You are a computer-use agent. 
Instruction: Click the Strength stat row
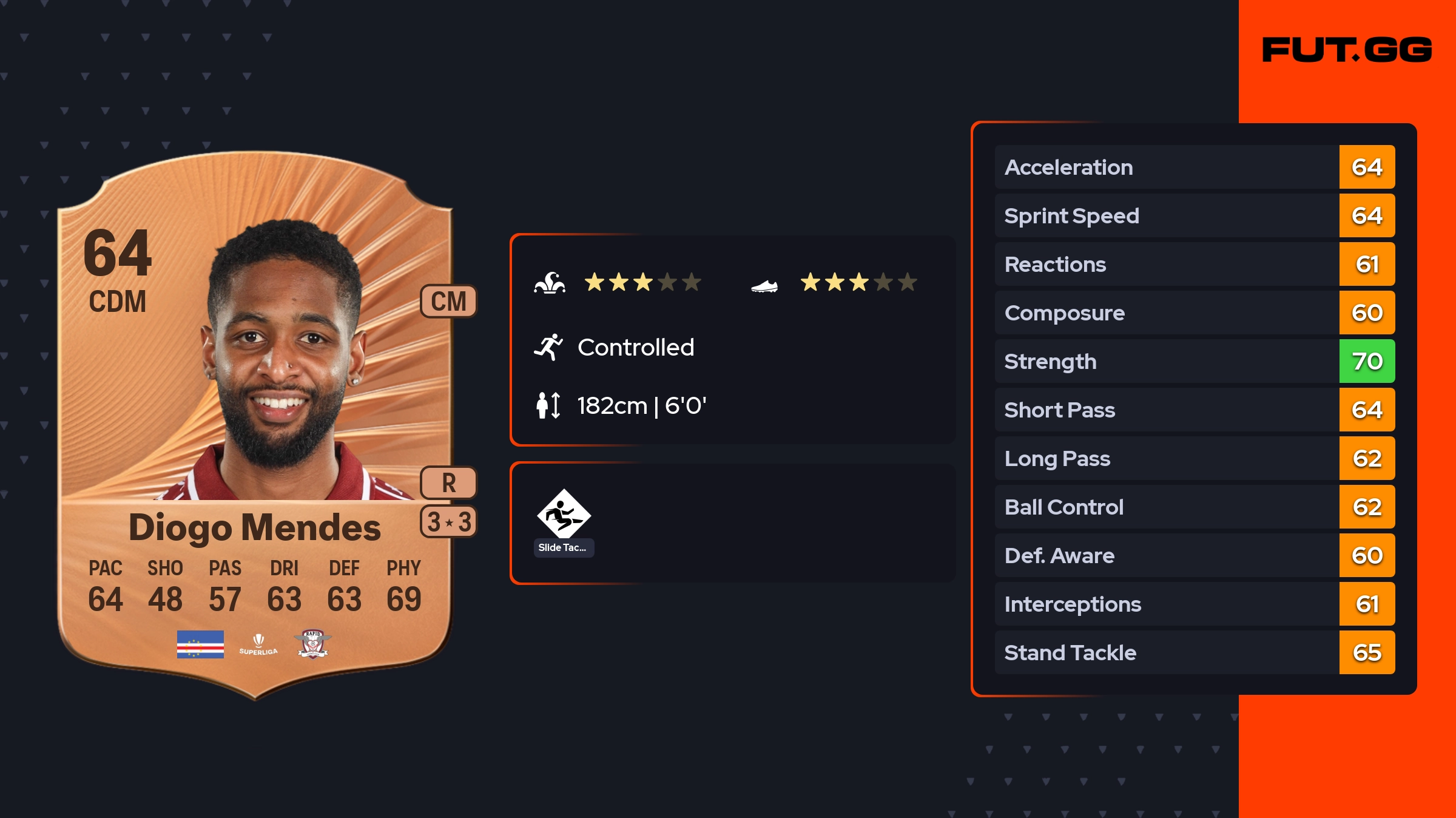pyautogui.click(x=1194, y=361)
